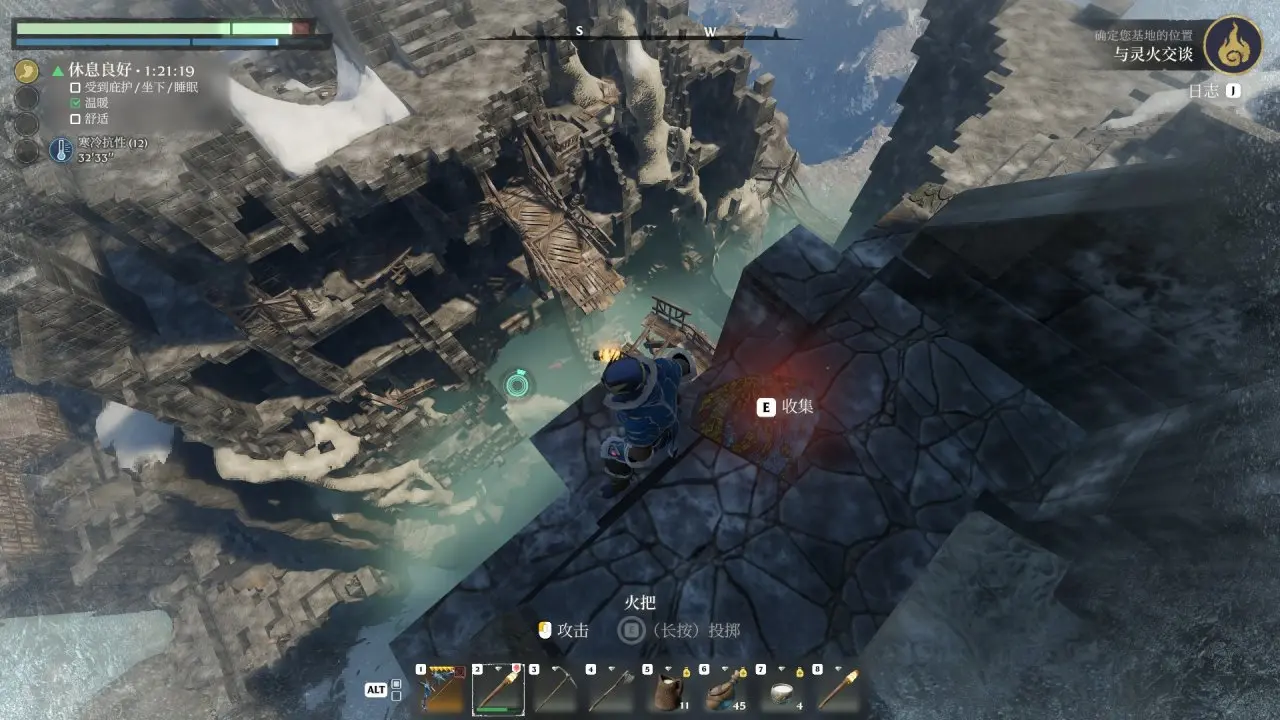This screenshot has width=1280, height=720.
Task: Inspect the cold resistance thermometer icon
Action: (x=60, y=151)
